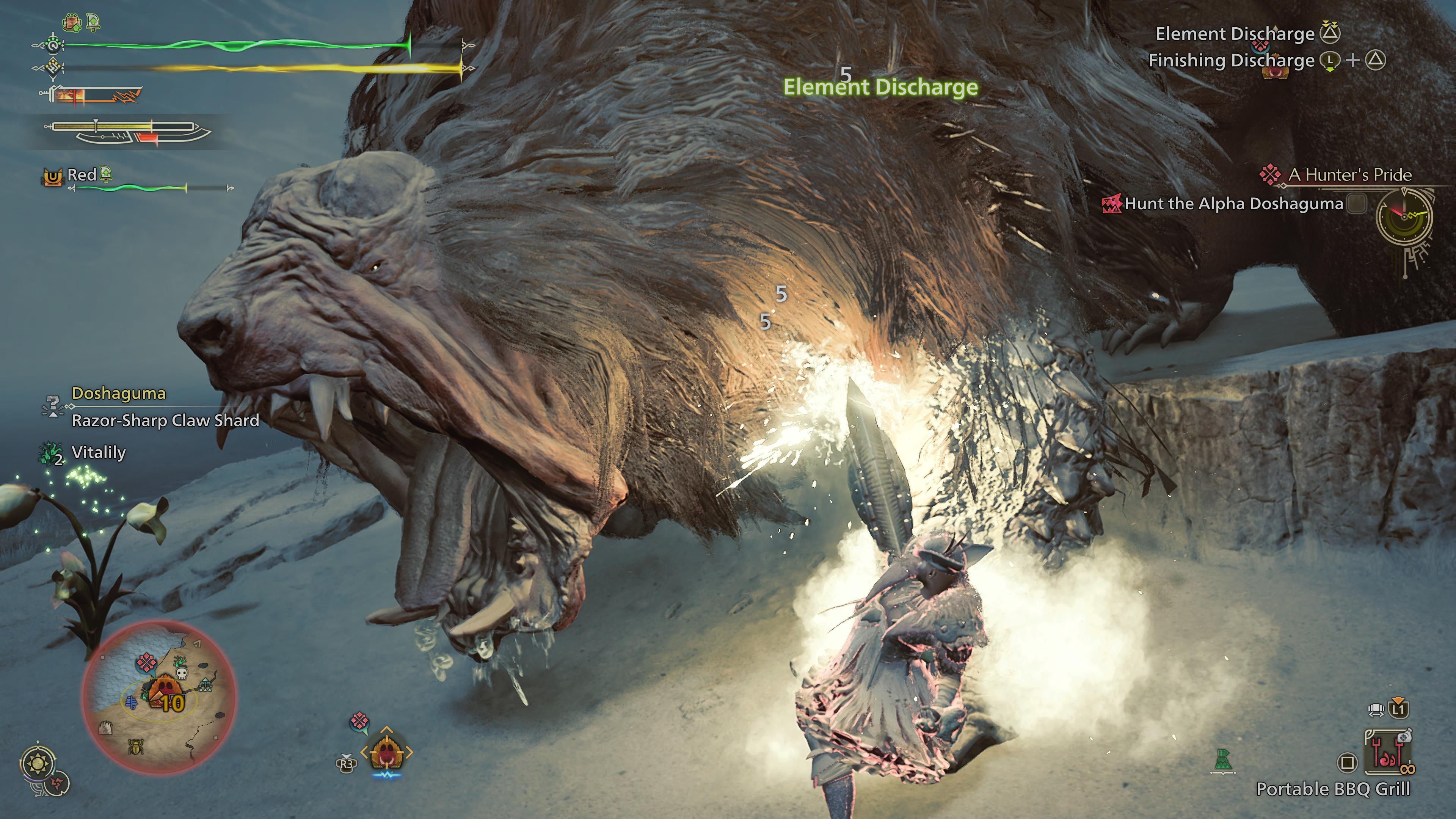The height and width of the screenshot is (819, 1456).
Task: Click the Vitalily pickup notification
Action: pos(98,453)
